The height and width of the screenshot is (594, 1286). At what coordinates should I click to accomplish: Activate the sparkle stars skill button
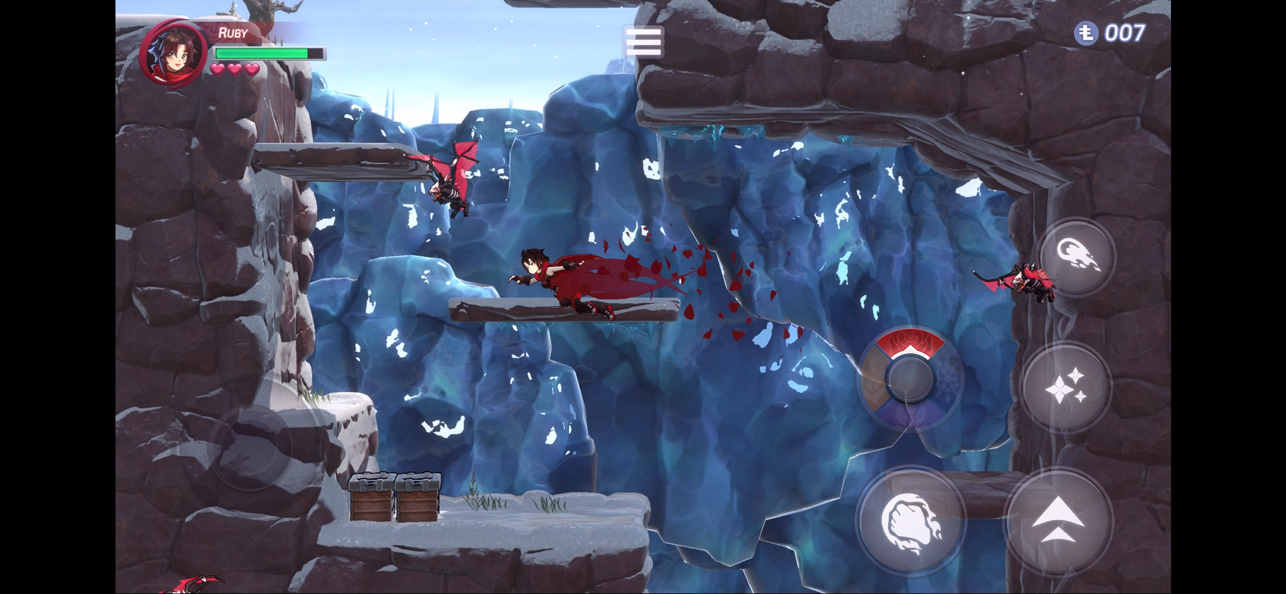tap(1065, 387)
